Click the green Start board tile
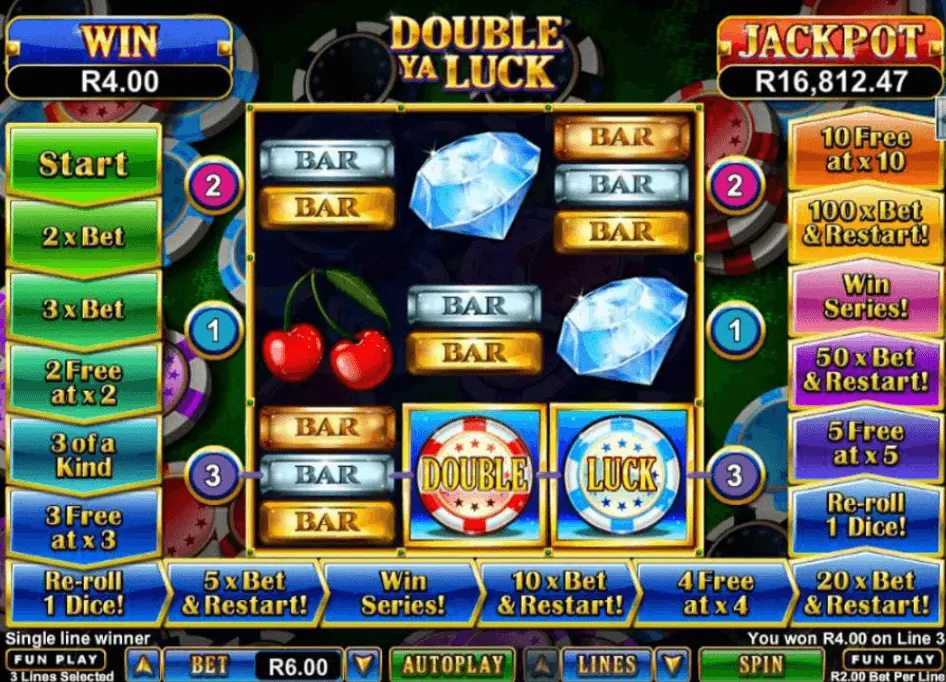946x682 pixels. [83, 163]
